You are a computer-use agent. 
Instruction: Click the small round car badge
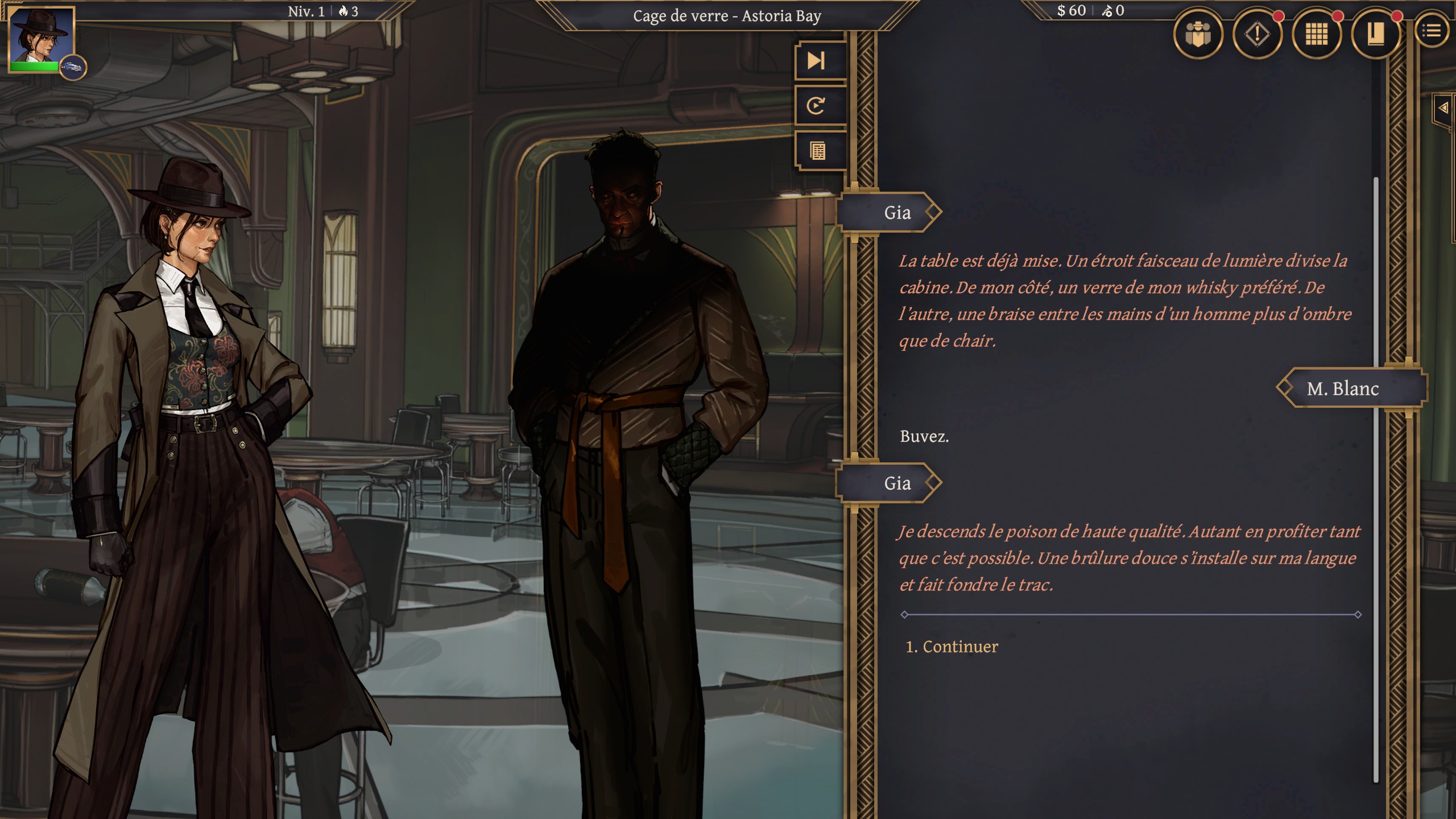pyautogui.click(x=72, y=67)
